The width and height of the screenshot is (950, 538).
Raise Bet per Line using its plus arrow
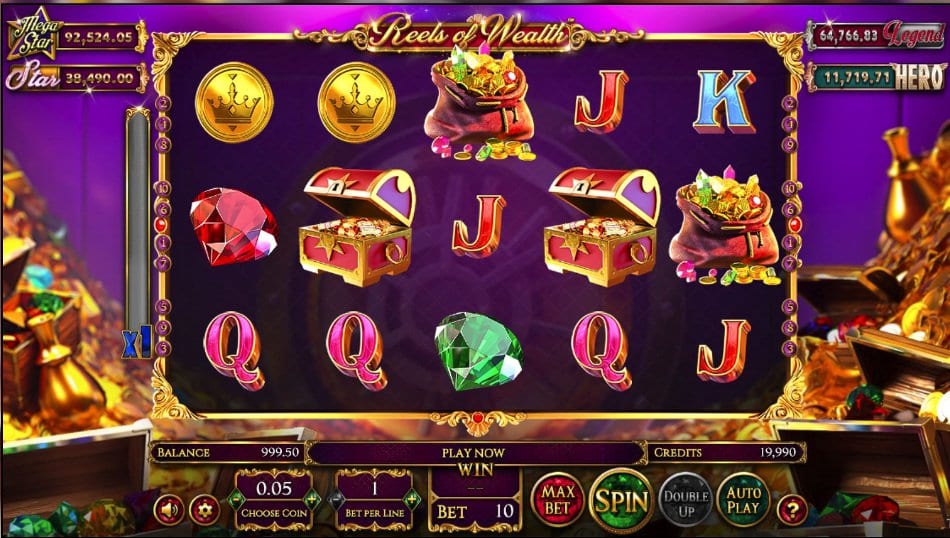(411, 500)
